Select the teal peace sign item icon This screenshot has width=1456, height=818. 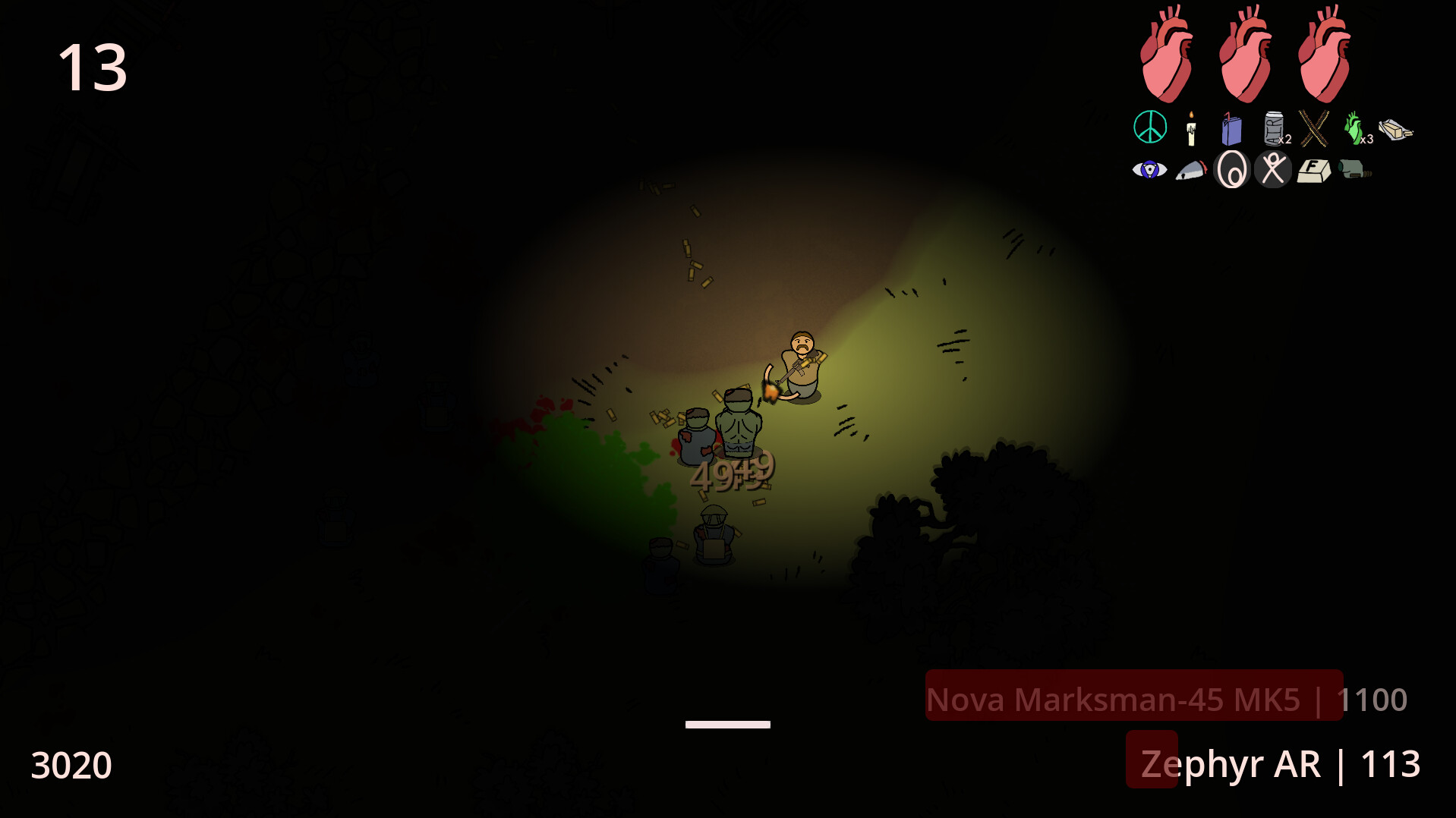coord(1149,127)
